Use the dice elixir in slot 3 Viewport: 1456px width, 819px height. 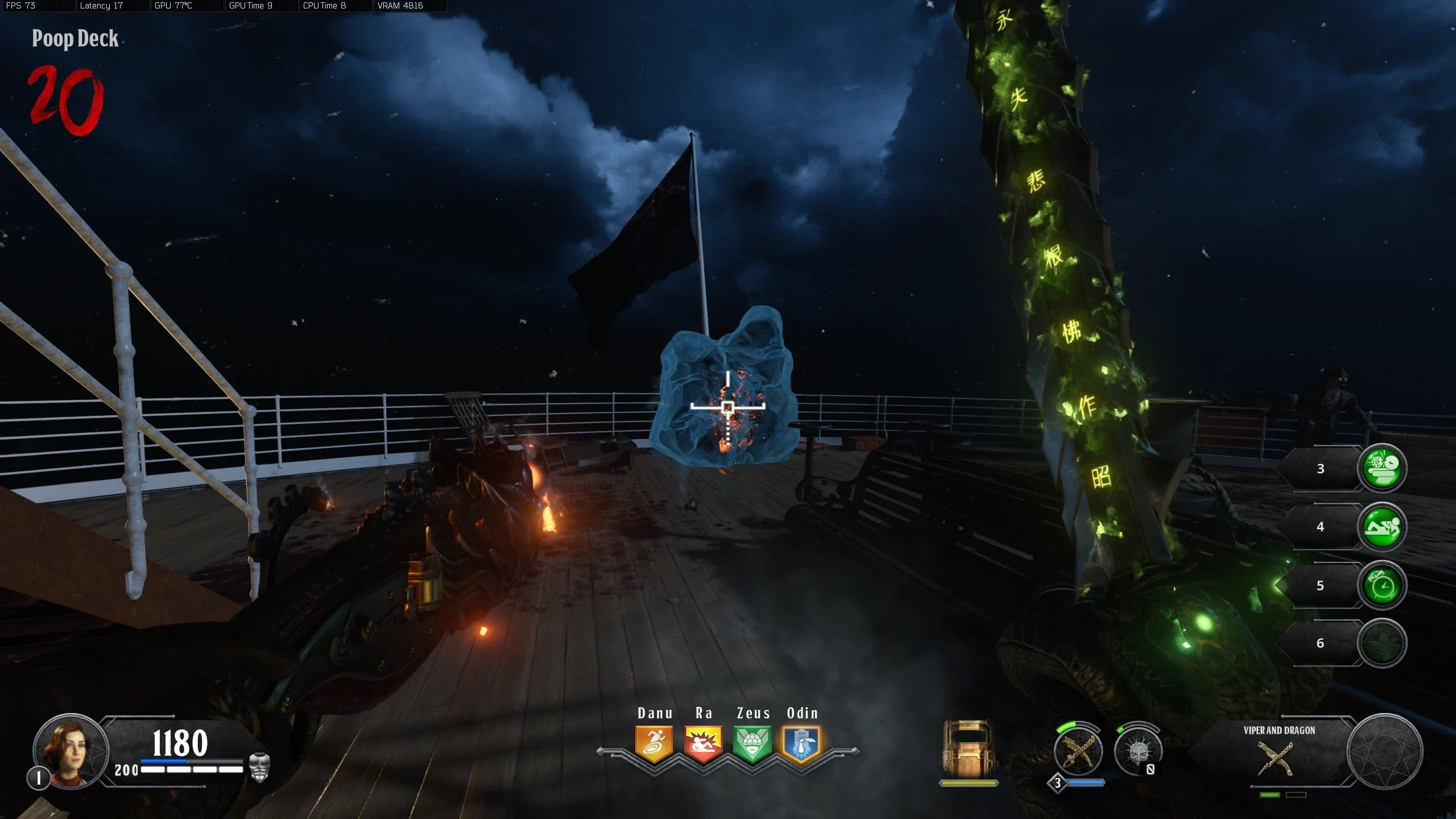point(1382,468)
